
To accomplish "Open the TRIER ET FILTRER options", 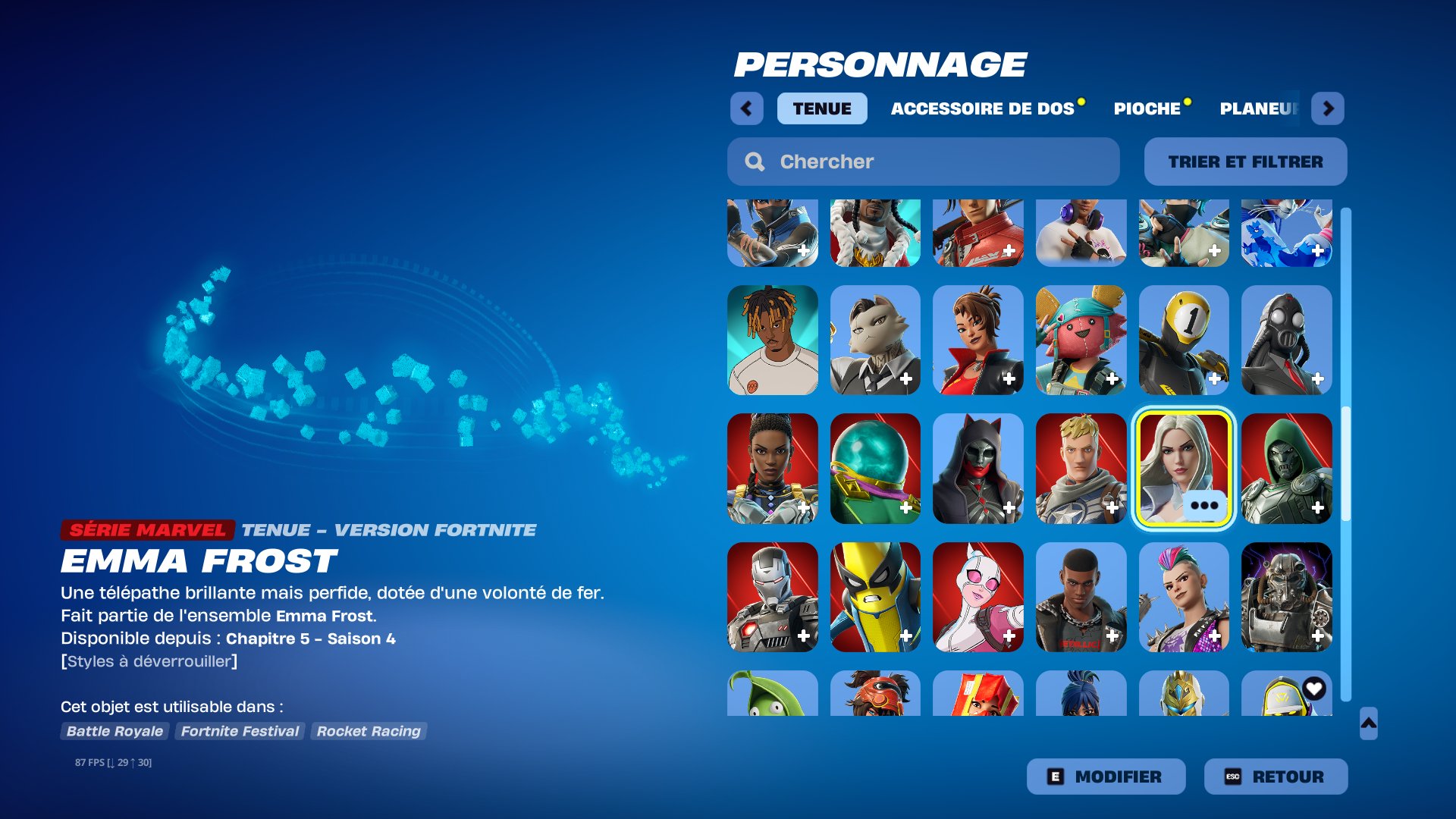I will click(x=1244, y=161).
